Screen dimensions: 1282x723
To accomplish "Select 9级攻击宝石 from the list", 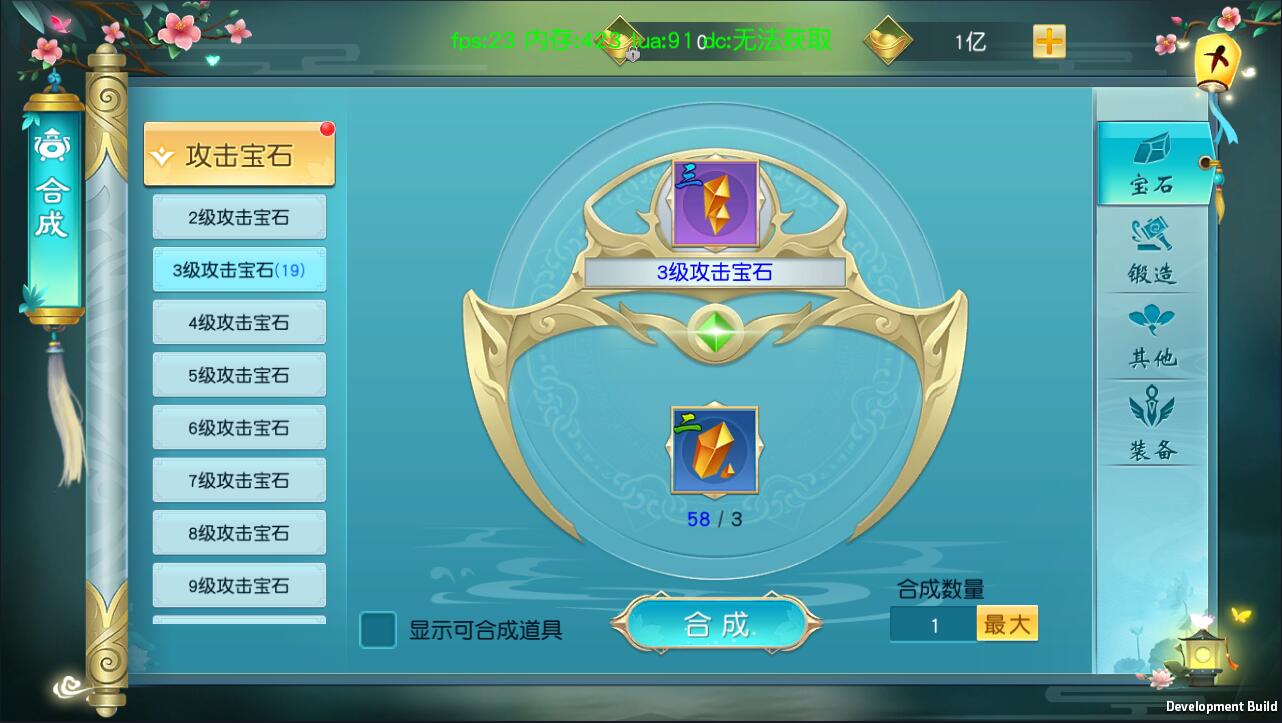I will 238,585.
